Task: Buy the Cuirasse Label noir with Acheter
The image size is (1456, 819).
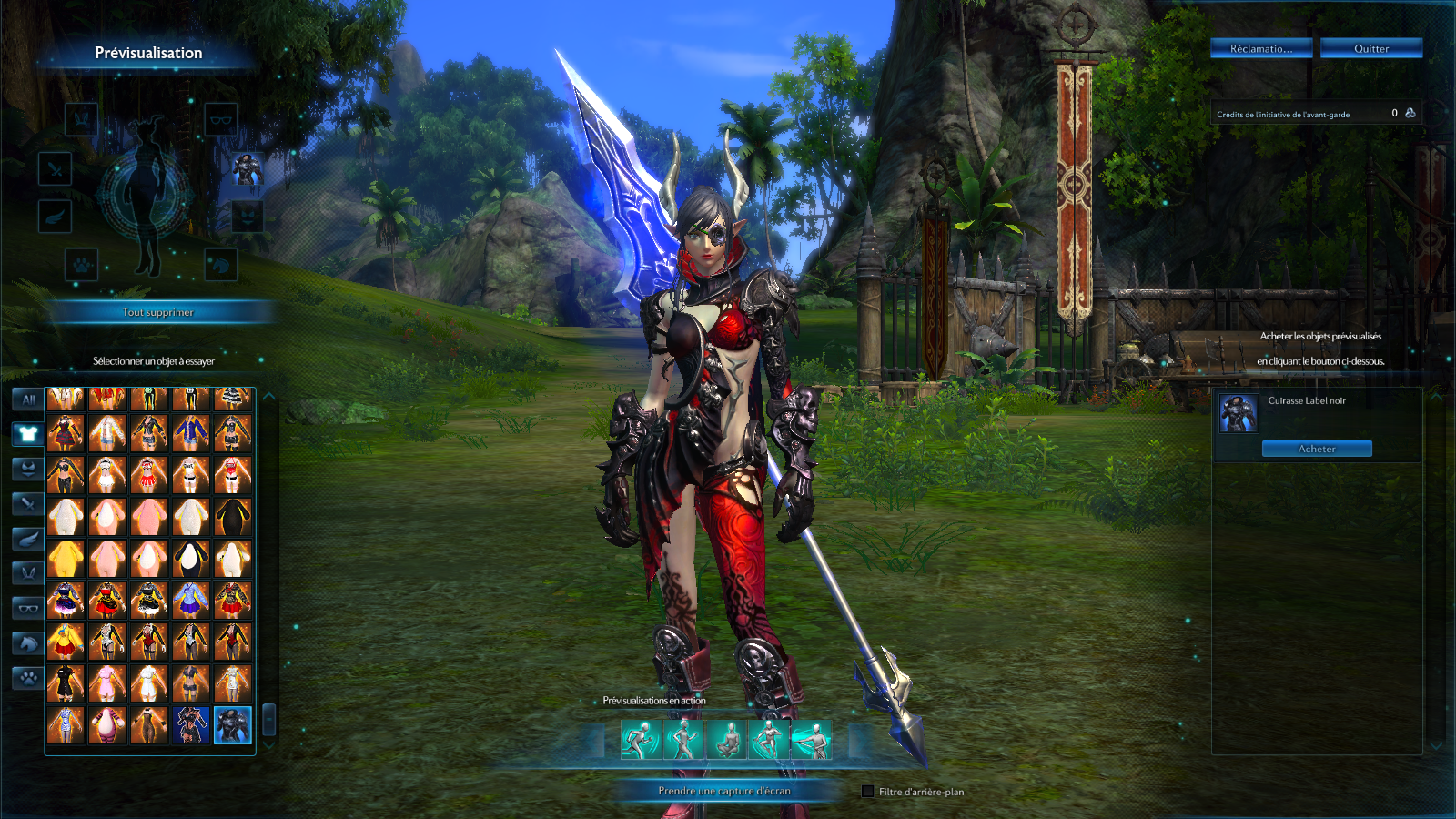Action: [1316, 449]
